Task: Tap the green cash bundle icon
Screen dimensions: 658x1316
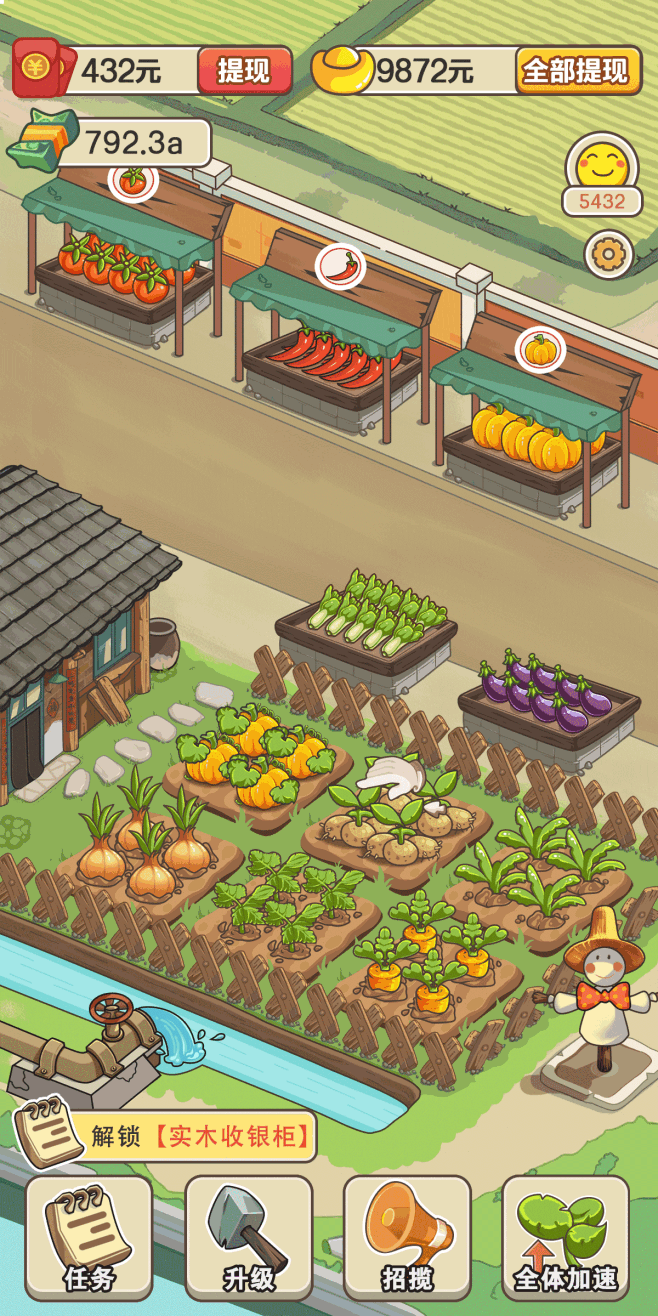Action: click(x=40, y=138)
